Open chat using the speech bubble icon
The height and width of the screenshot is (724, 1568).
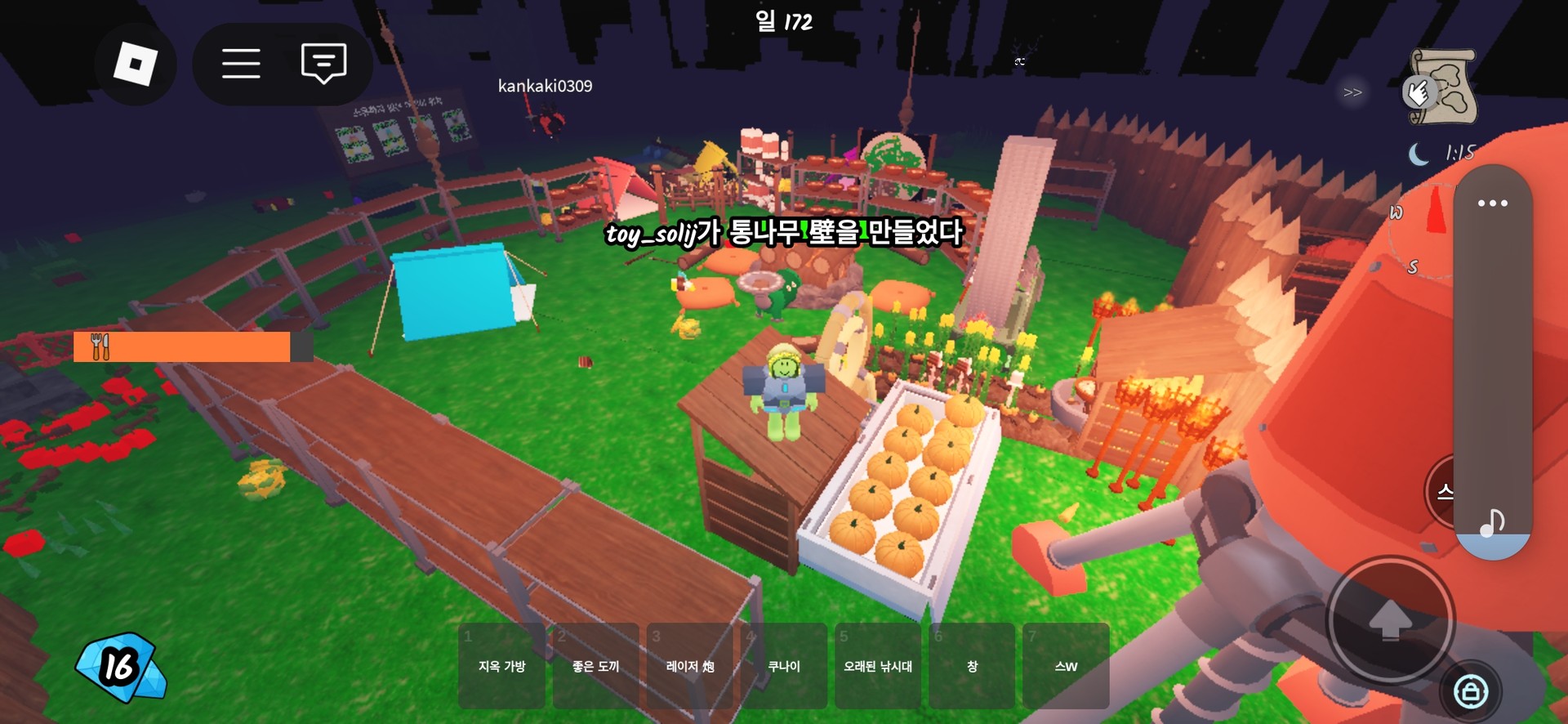[x=322, y=63]
